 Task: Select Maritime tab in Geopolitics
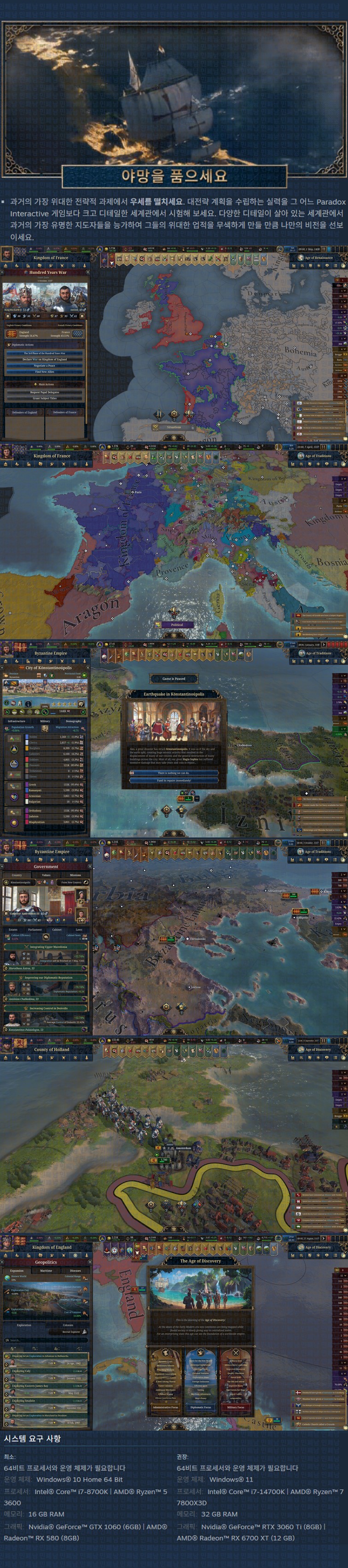pyautogui.click(x=46, y=1270)
